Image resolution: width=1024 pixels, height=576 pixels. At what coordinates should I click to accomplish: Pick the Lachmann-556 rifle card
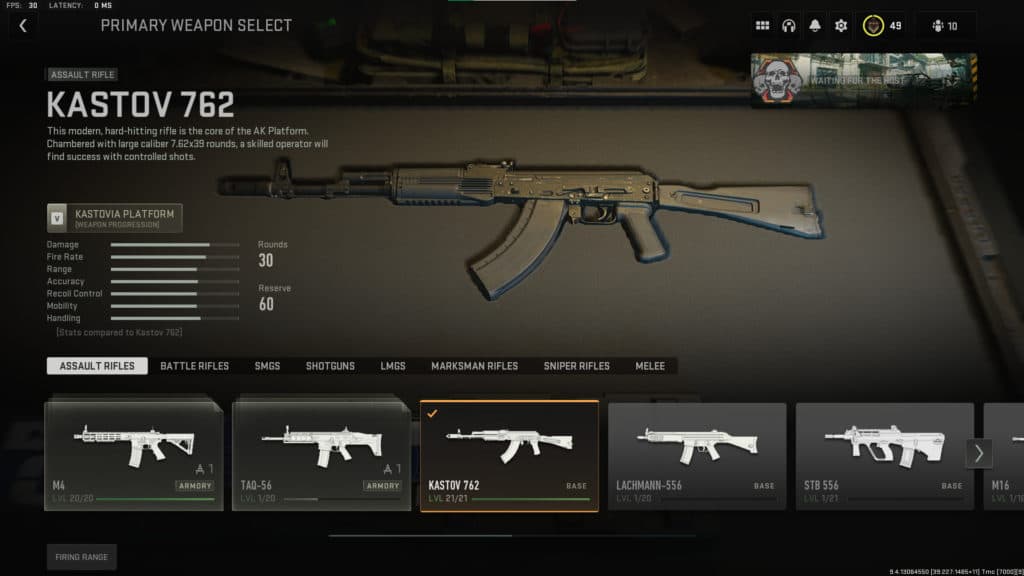(697, 456)
